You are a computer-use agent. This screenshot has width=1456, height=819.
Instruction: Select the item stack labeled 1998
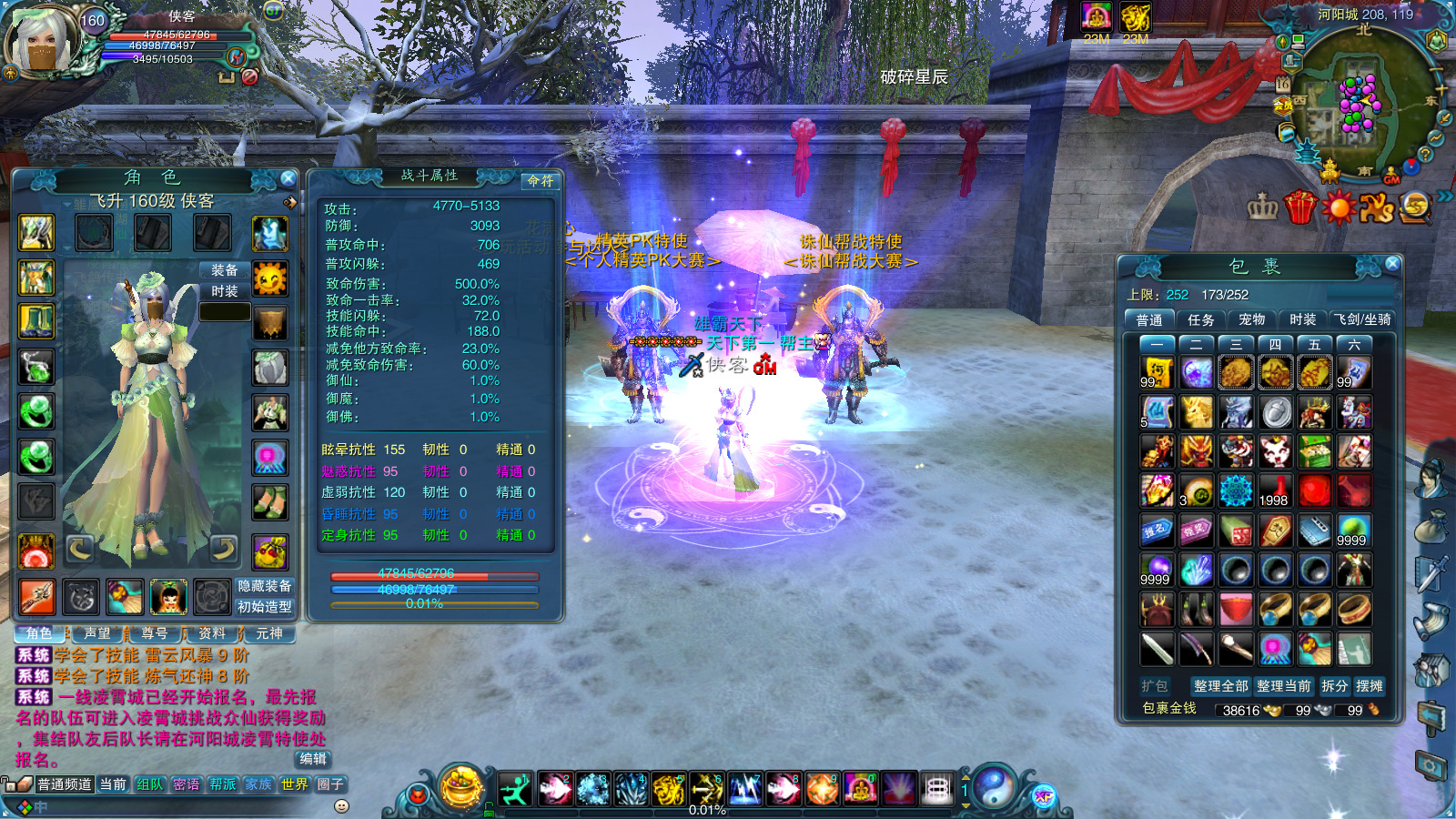tap(1275, 490)
